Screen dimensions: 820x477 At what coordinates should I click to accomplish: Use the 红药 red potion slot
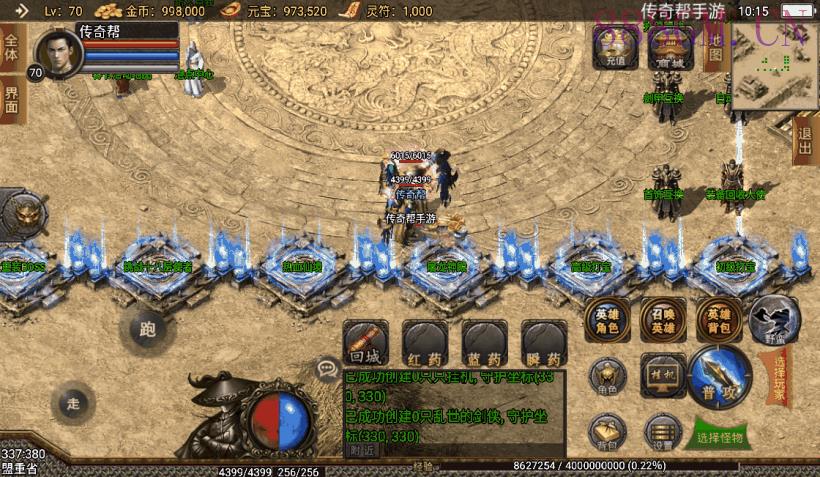click(x=424, y=343)
